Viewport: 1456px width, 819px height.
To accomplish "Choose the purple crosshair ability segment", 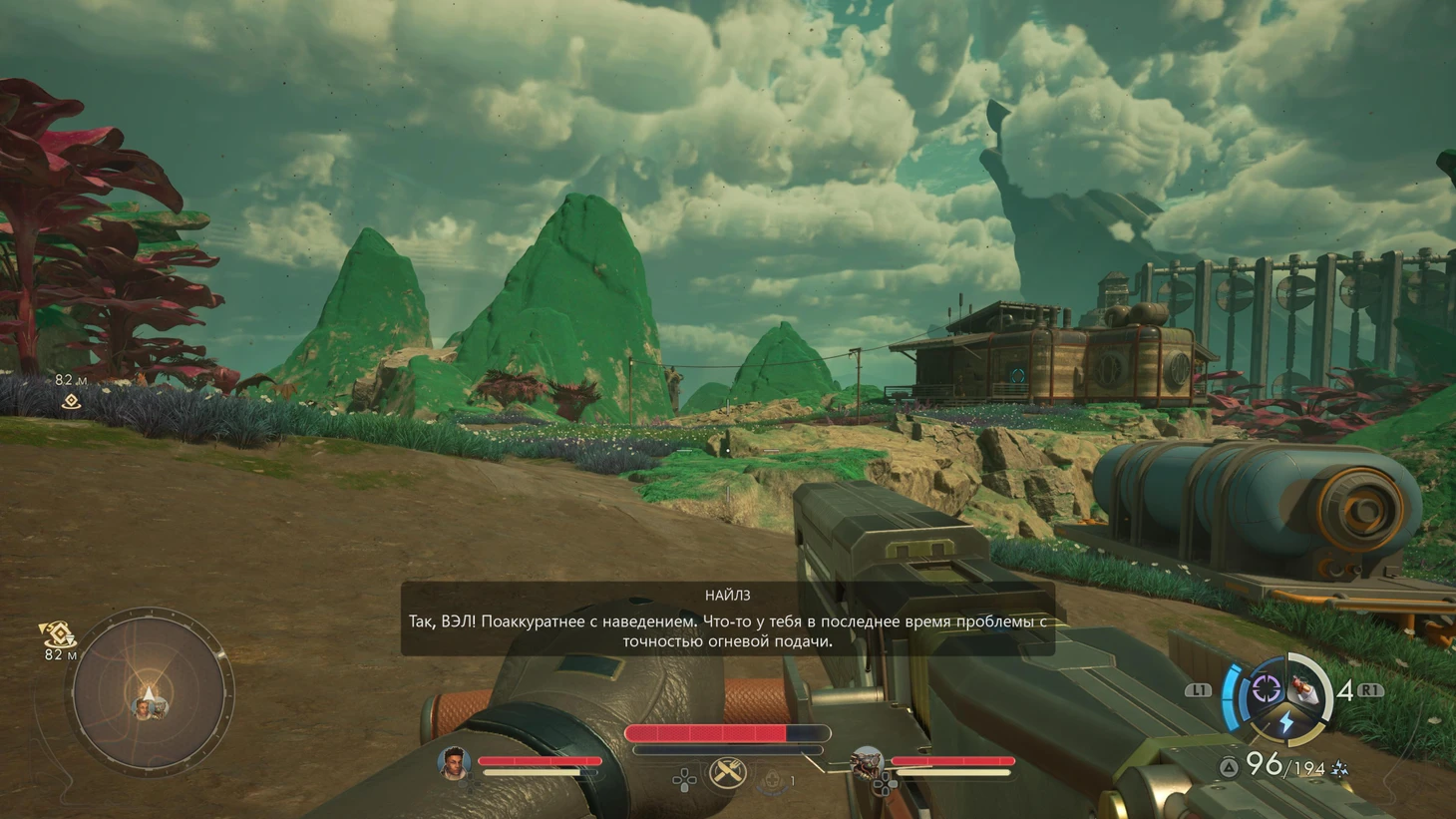I will pos(1267,687).
